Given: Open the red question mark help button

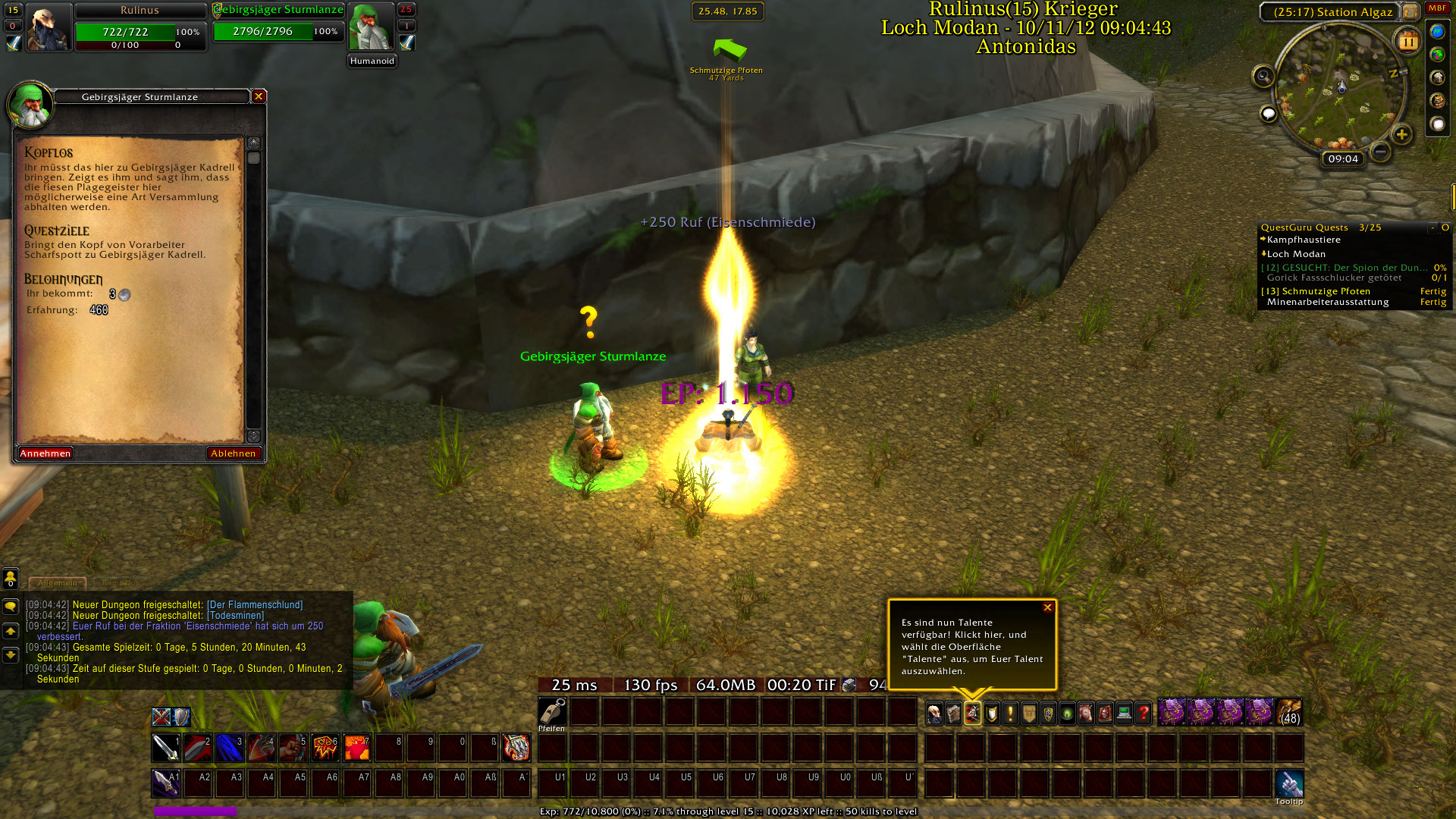Looking at the screenshot, I should (1143, 713).
